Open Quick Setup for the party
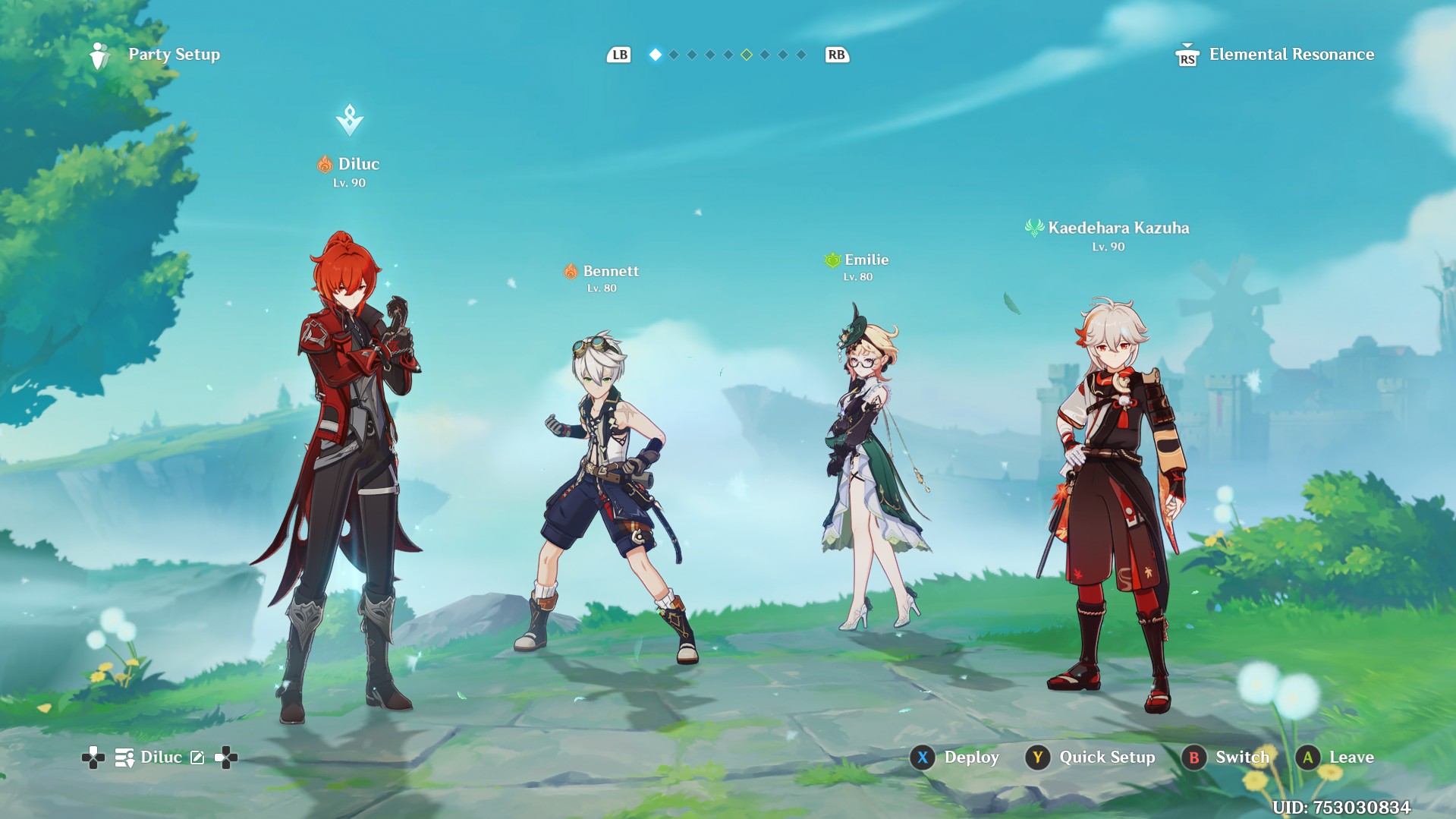The height and width of the screenshot is (819, 1456). tap(1090, 757)
